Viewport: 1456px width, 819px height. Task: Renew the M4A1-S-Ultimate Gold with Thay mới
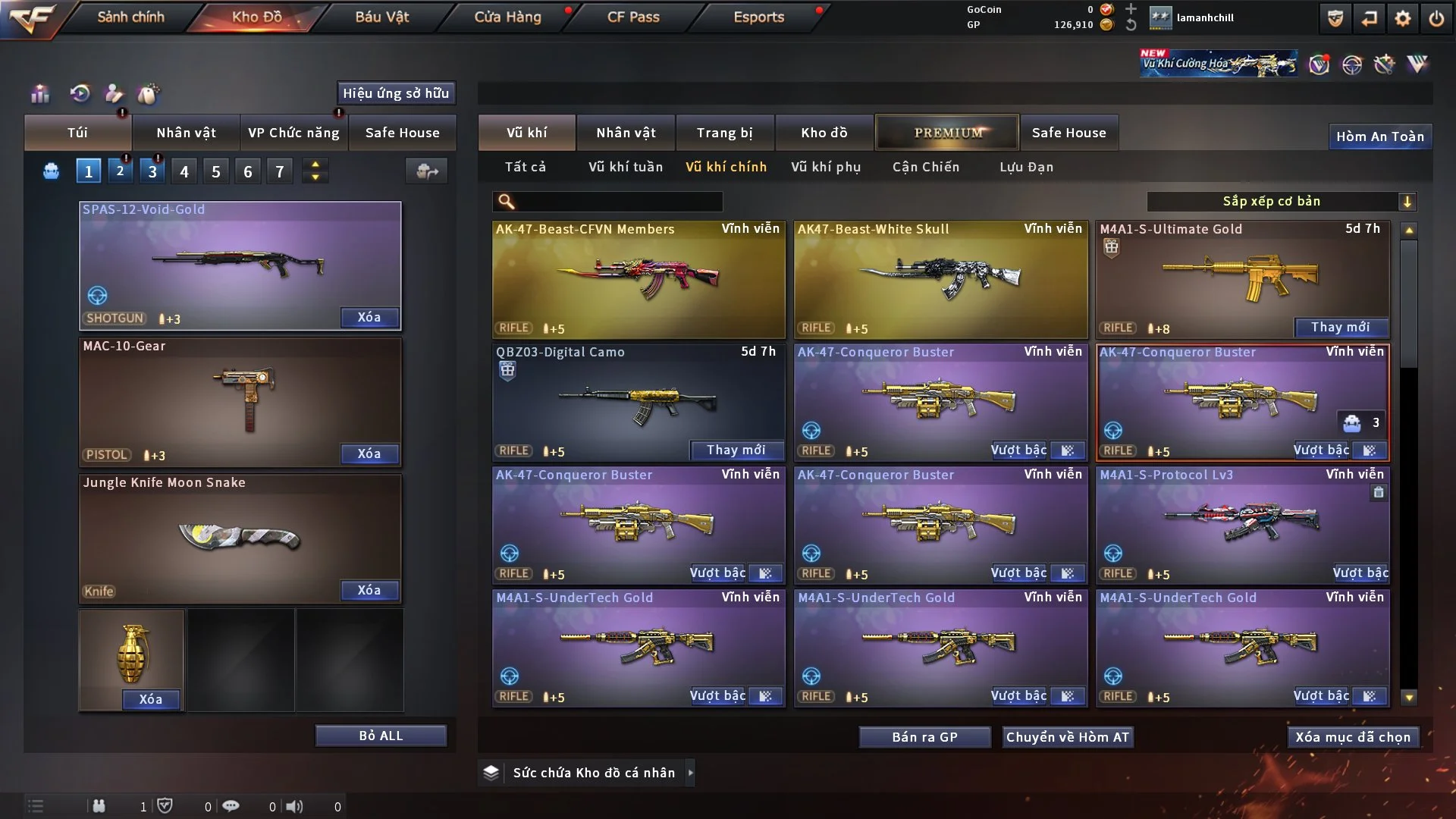(x=1341, y=327)
